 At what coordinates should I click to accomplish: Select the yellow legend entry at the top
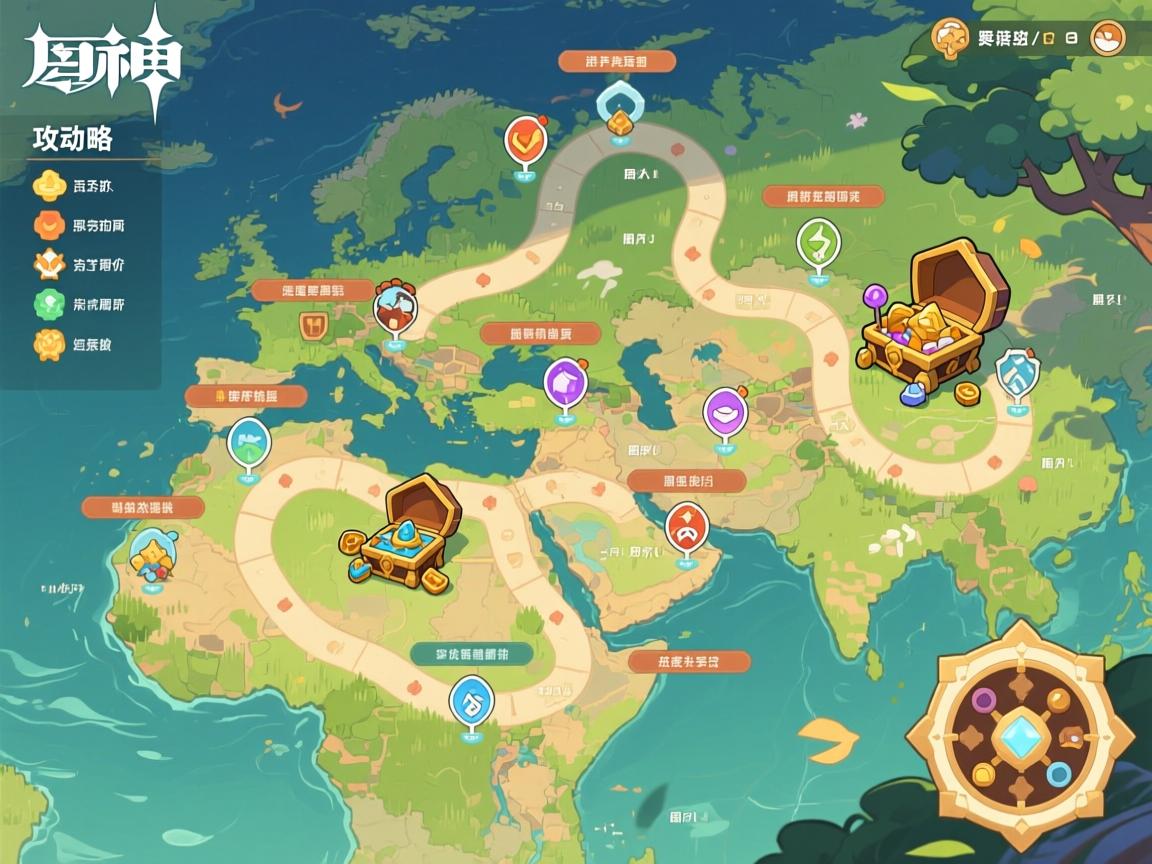[x=49, y=185]
